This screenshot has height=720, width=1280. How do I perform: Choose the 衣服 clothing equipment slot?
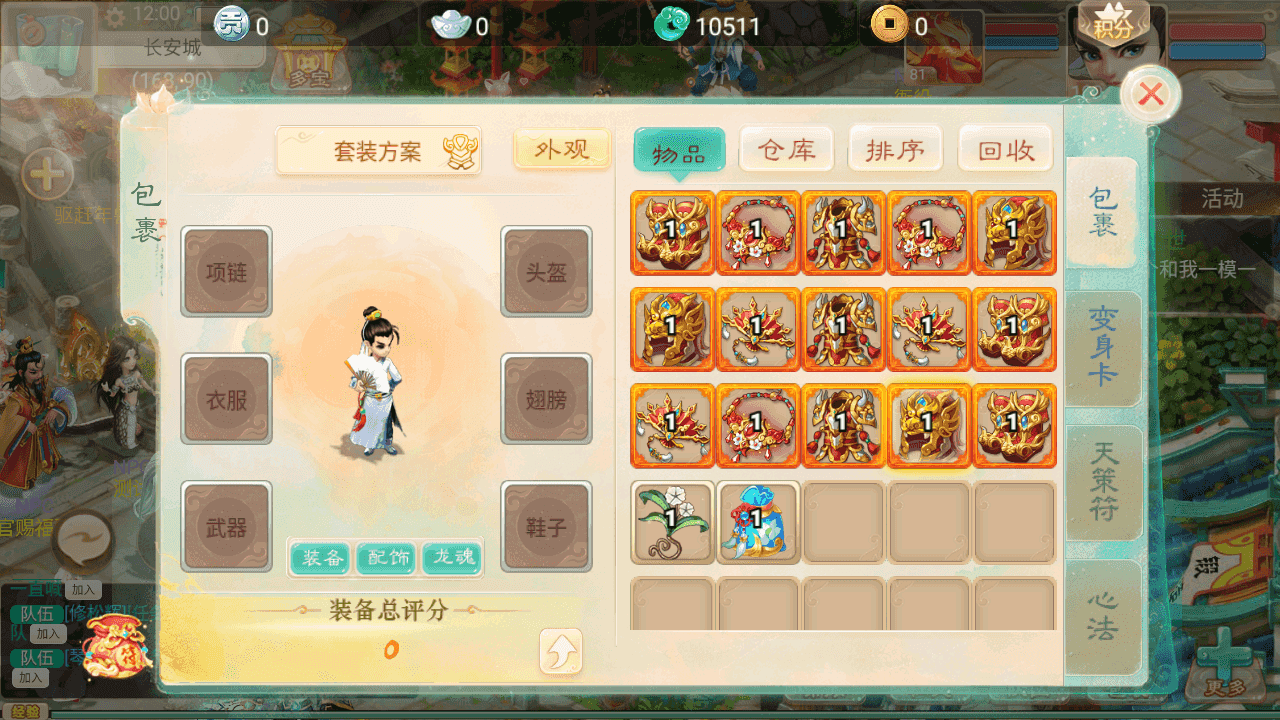click(226, 399)
